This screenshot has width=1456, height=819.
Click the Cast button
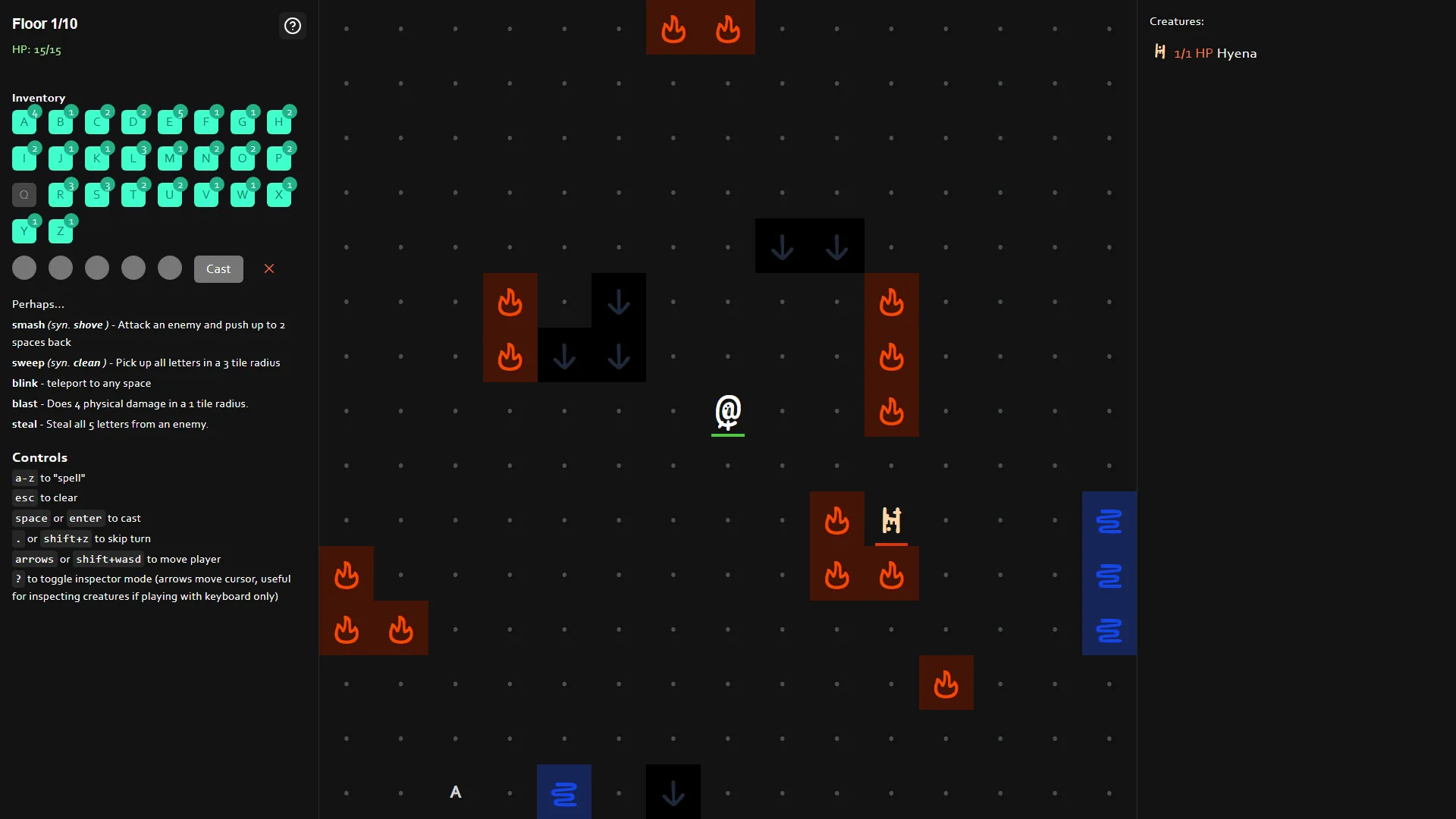pos(218,268)
